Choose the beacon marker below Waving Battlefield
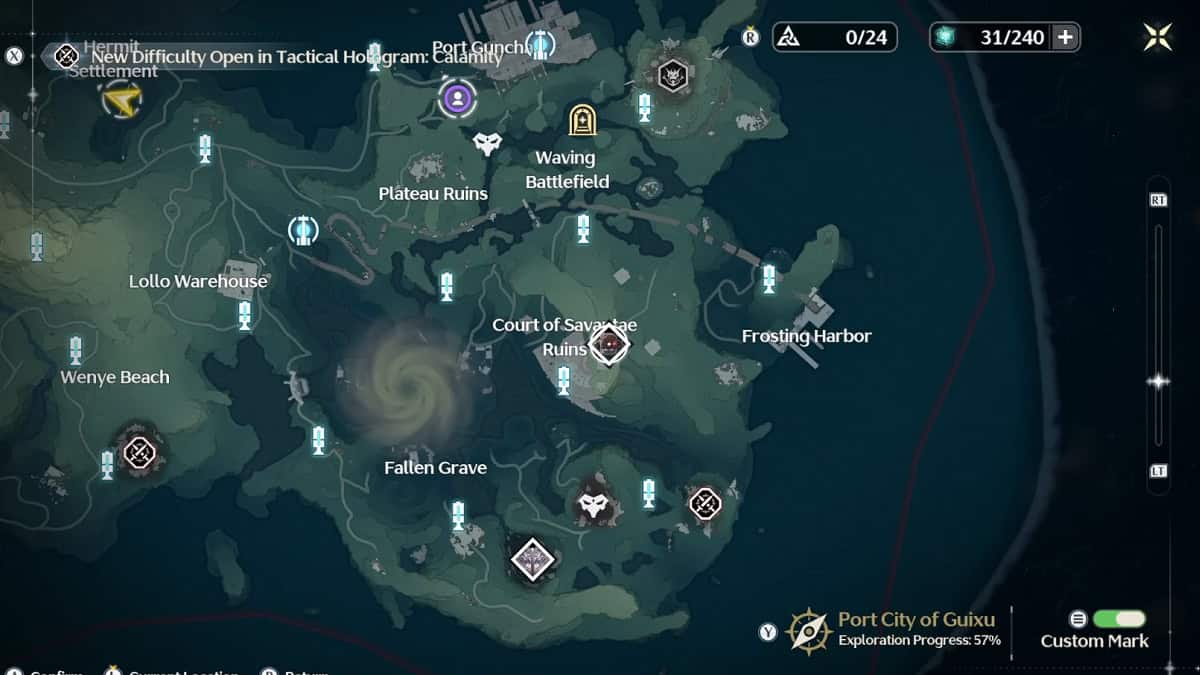The height and width of the screenshot is (675, 1200). 583,228
